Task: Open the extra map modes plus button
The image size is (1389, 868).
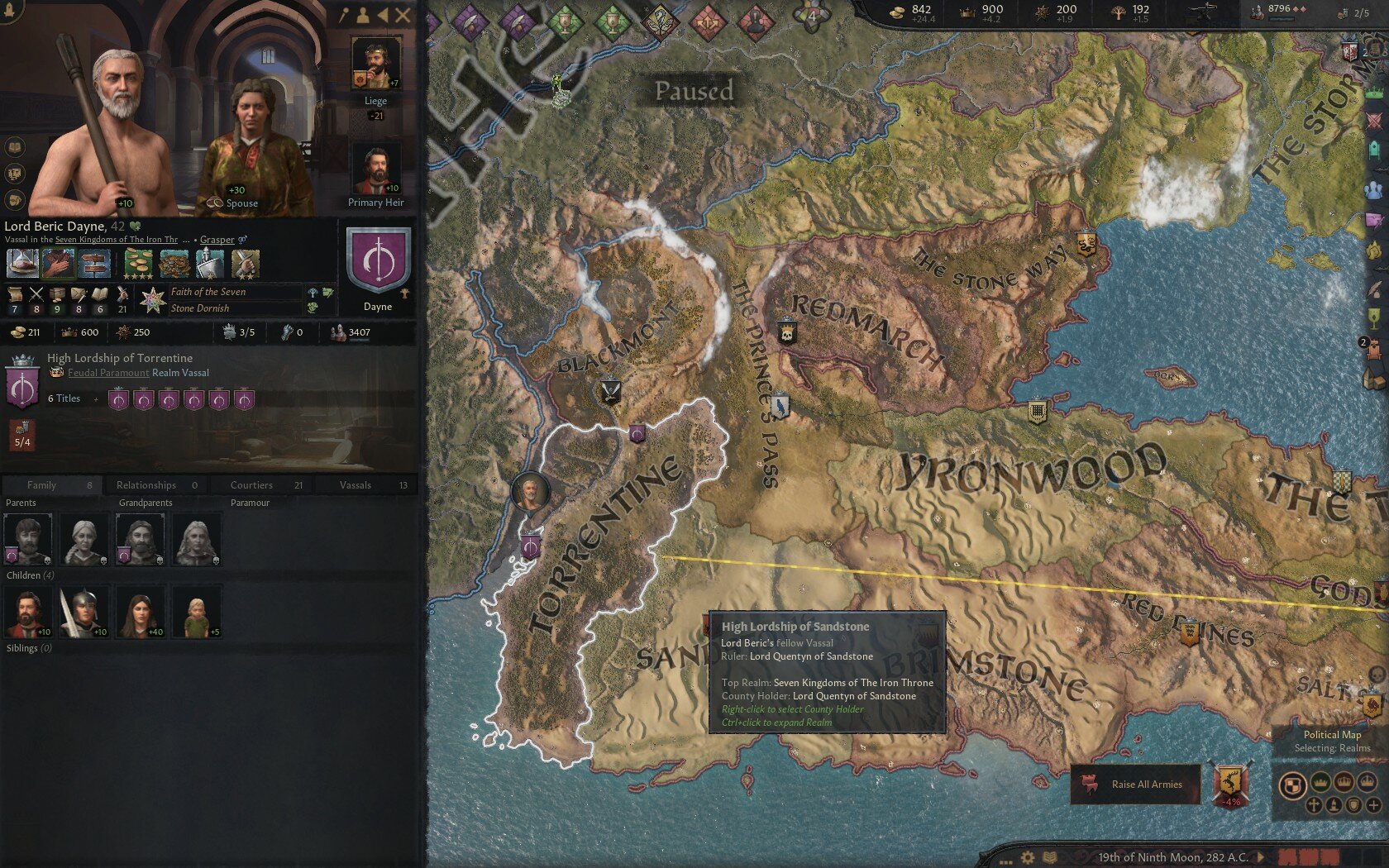Action: [1374, 804]
